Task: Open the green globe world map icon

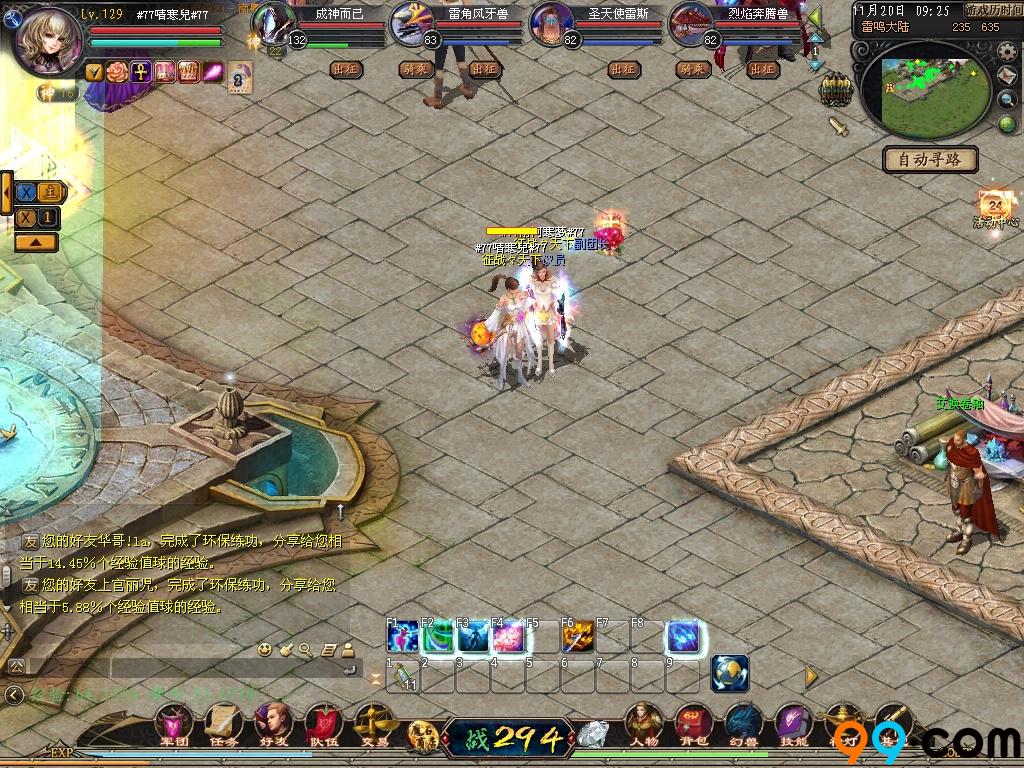Action: [1007, 124]
